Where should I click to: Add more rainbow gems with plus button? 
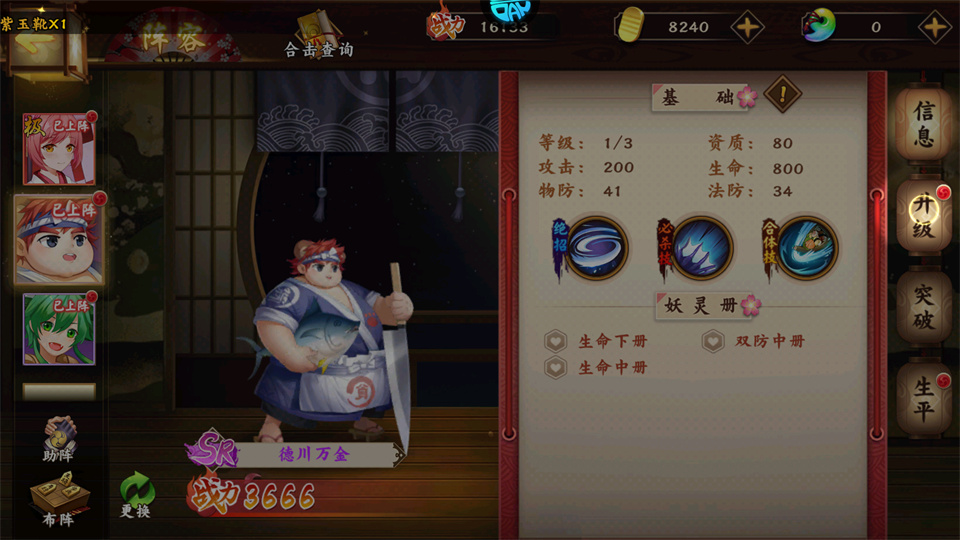tap(935, 27)
